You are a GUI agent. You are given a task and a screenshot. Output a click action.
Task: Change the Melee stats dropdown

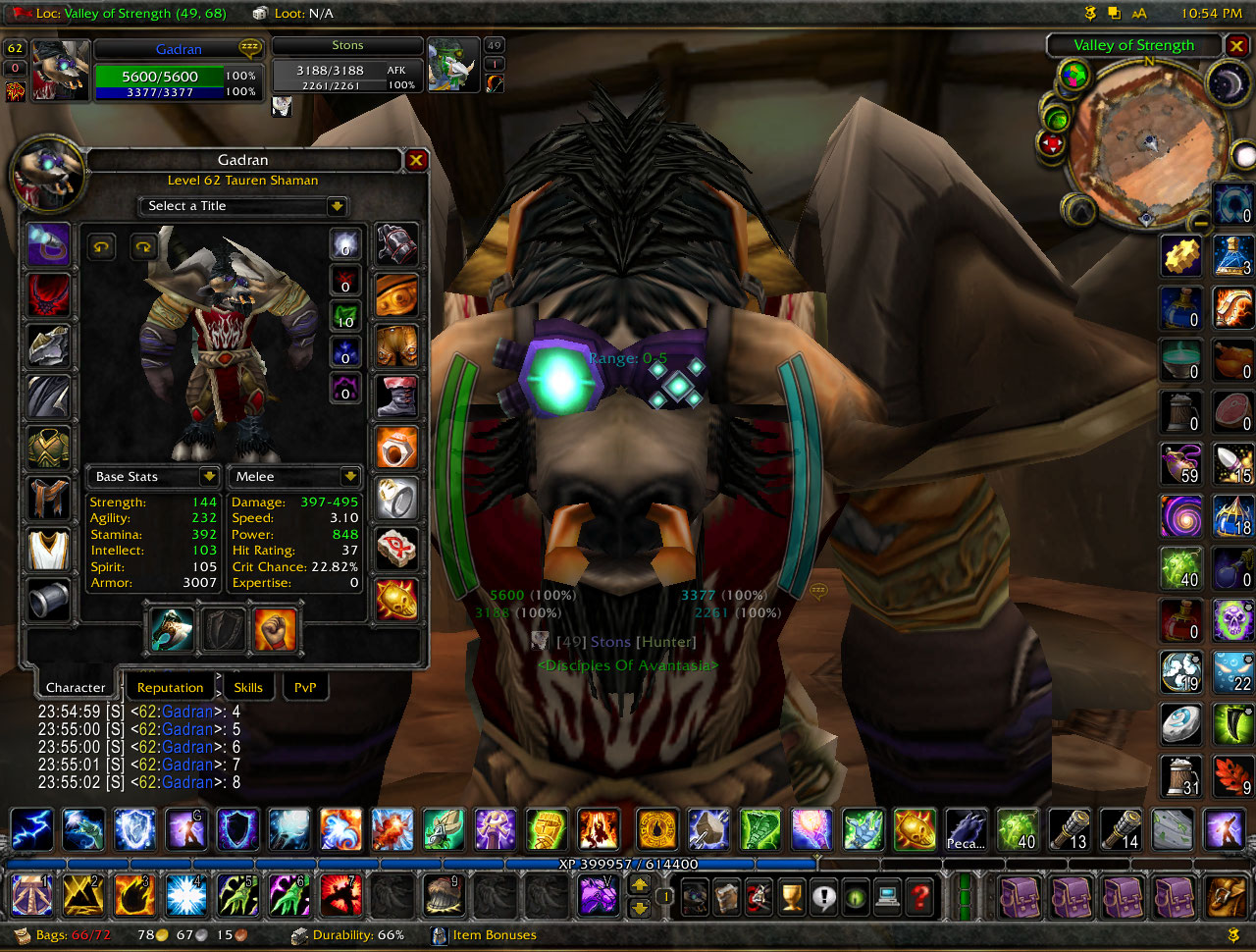tap(349, 476)
